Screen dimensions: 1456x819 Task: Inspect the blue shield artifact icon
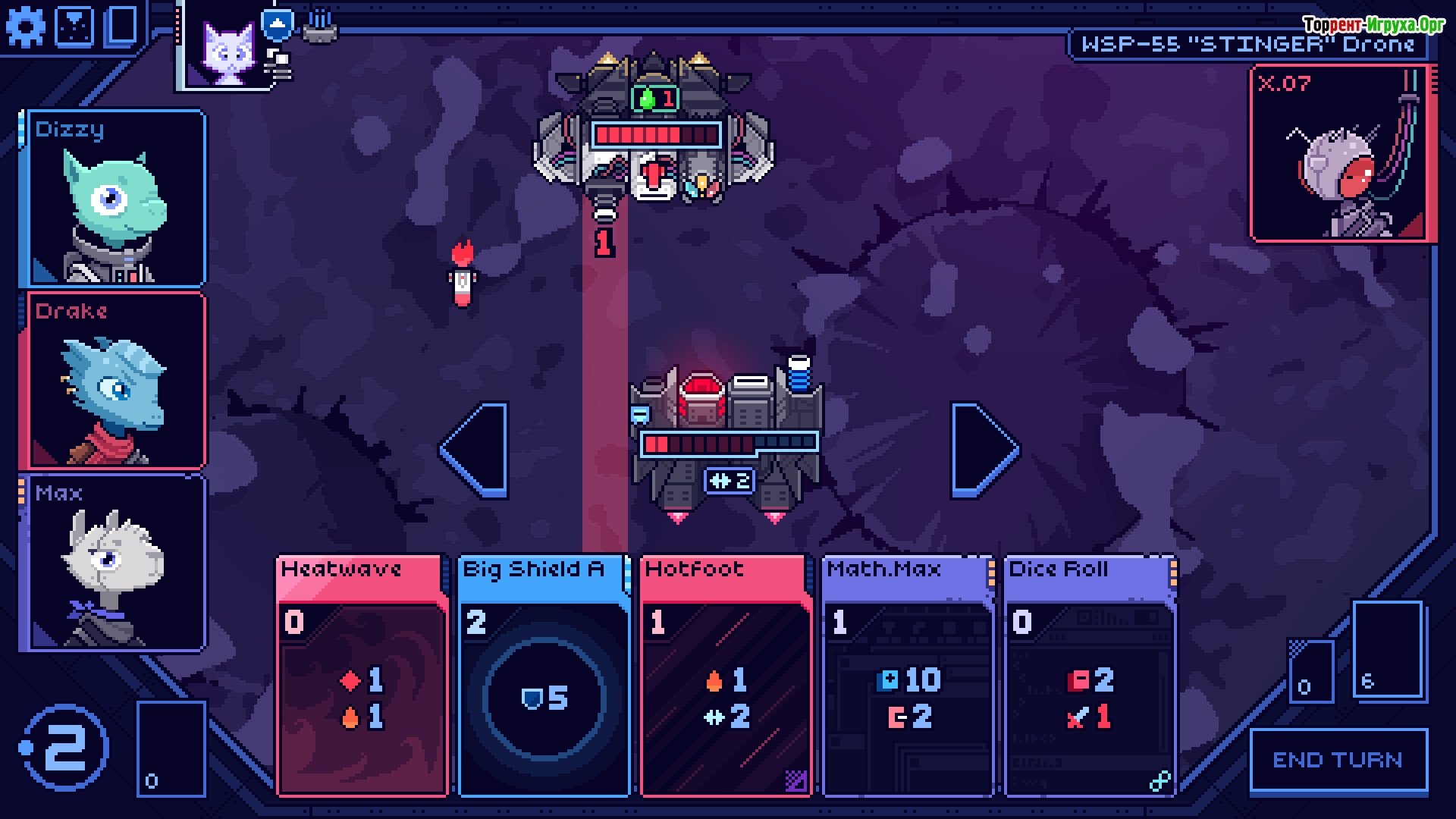278,24
